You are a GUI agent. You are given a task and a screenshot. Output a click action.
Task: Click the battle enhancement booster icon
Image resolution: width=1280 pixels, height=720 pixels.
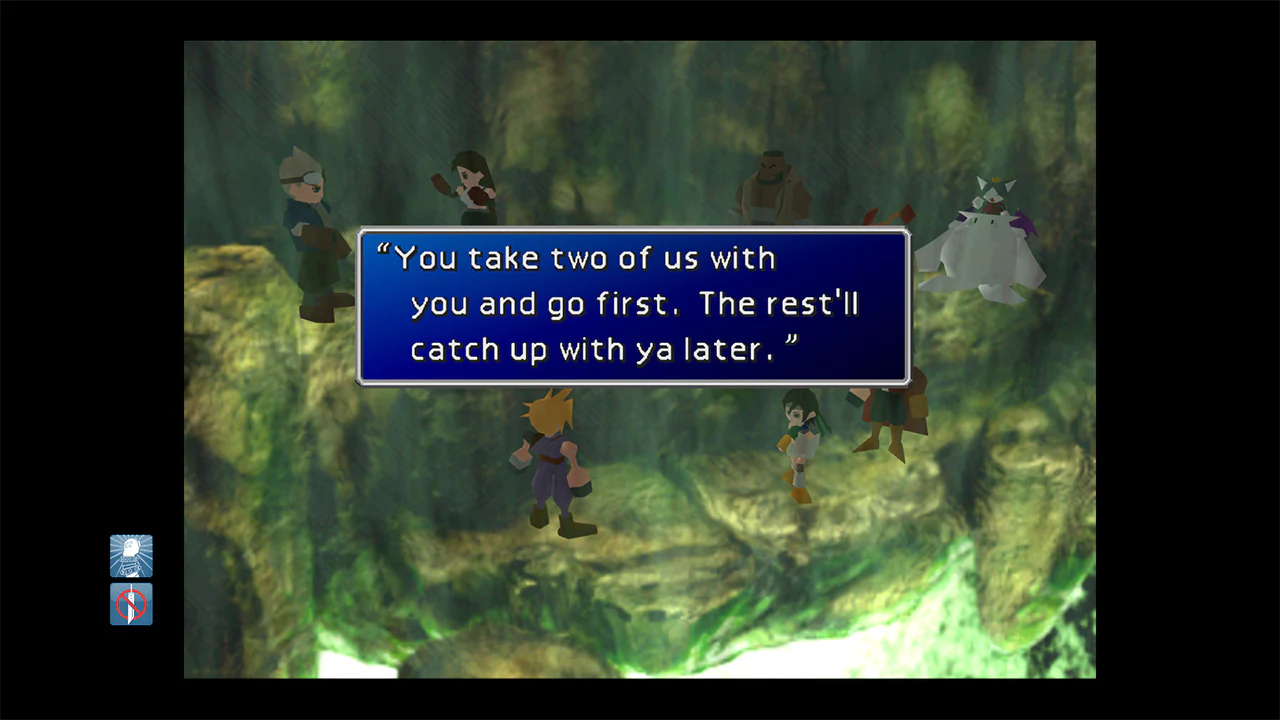click(x=131, y=556)
